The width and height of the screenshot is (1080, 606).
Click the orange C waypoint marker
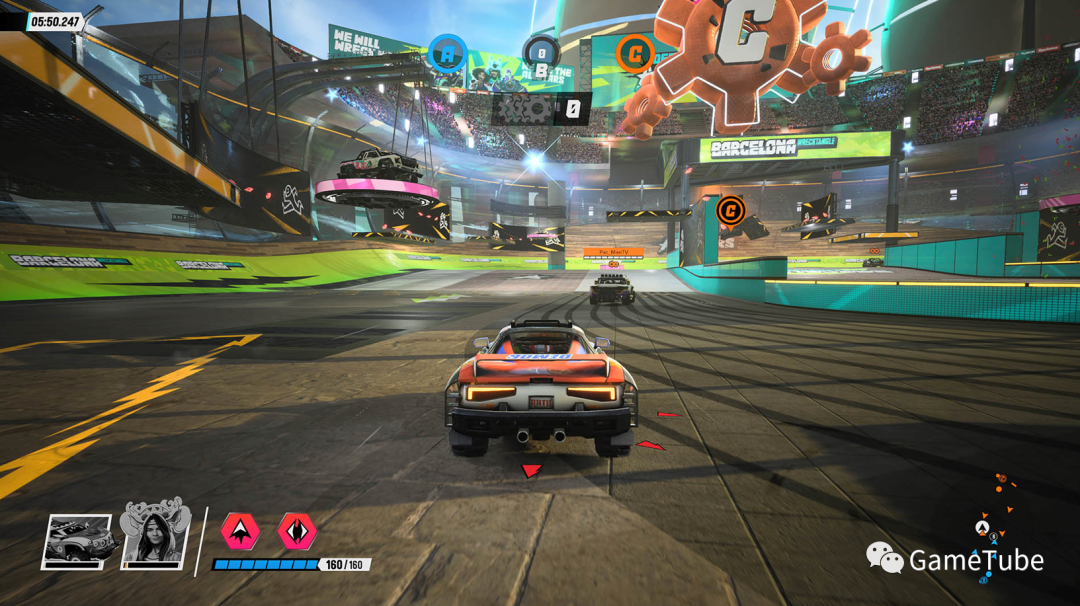731,210
